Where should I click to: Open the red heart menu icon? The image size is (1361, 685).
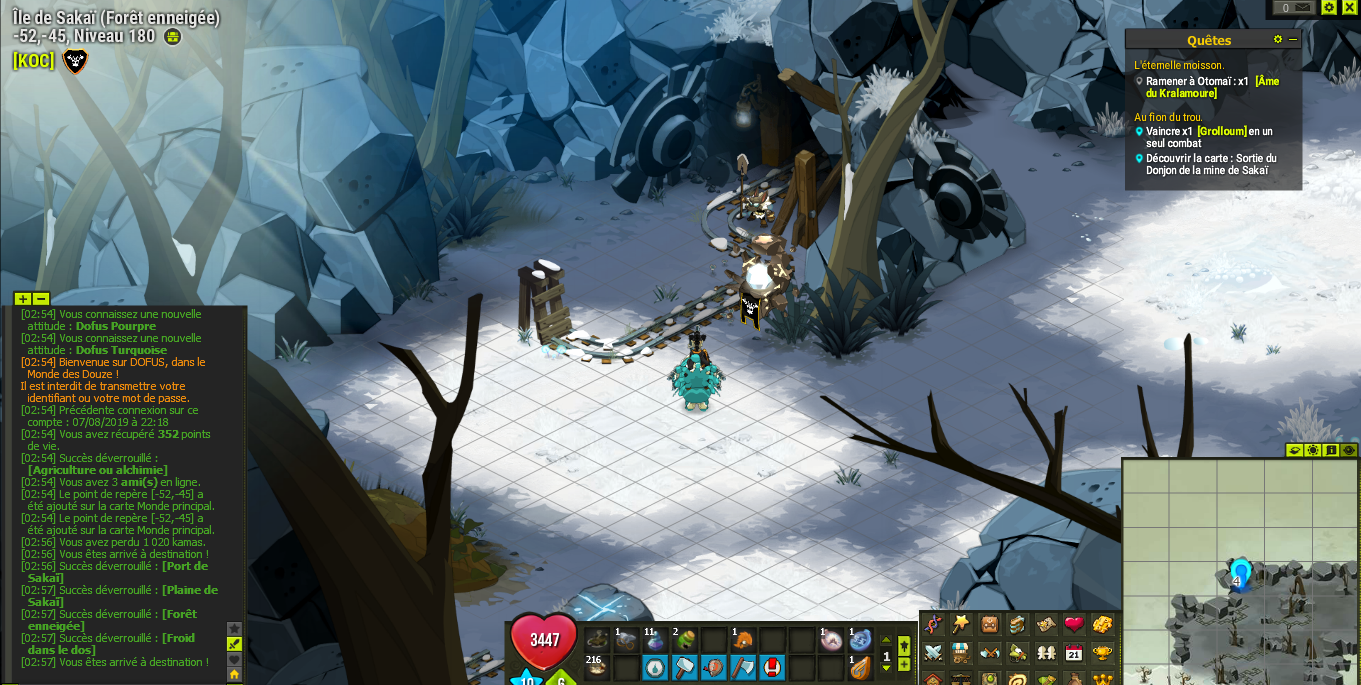click(1074, 625)
